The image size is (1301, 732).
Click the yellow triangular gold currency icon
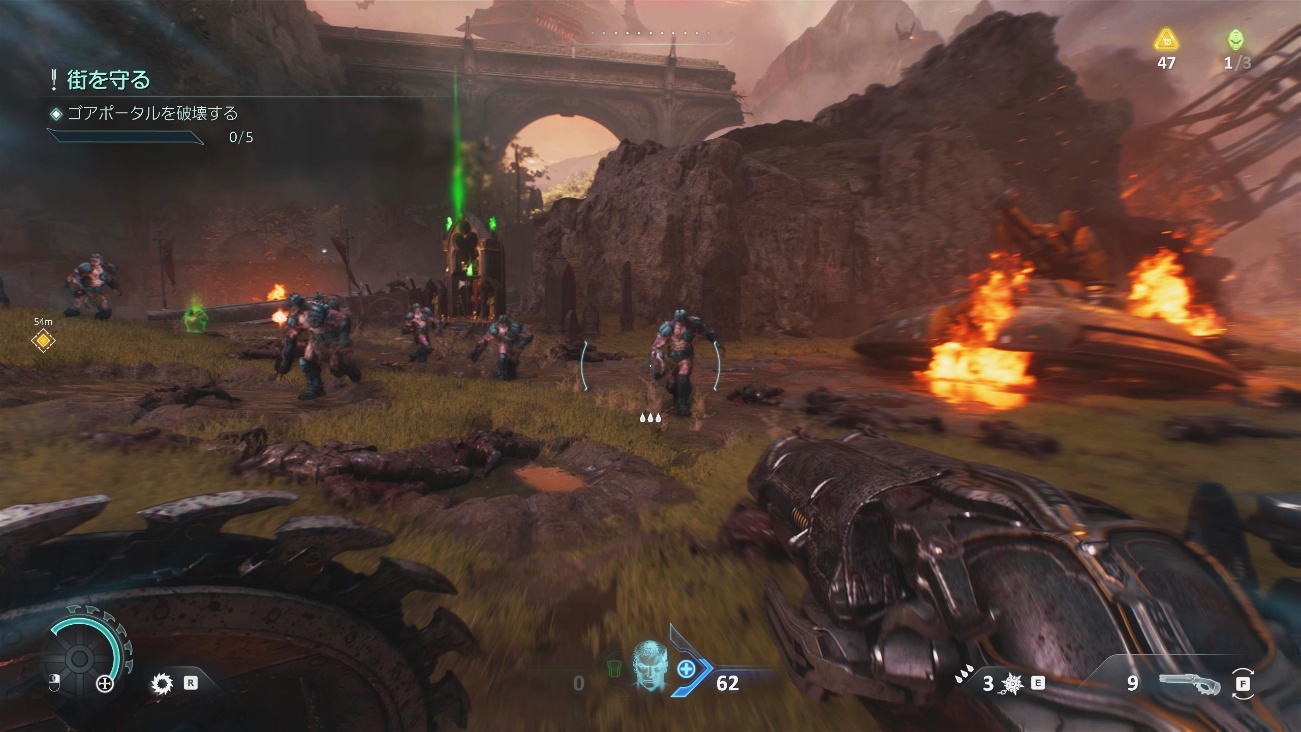point(1166,40)
